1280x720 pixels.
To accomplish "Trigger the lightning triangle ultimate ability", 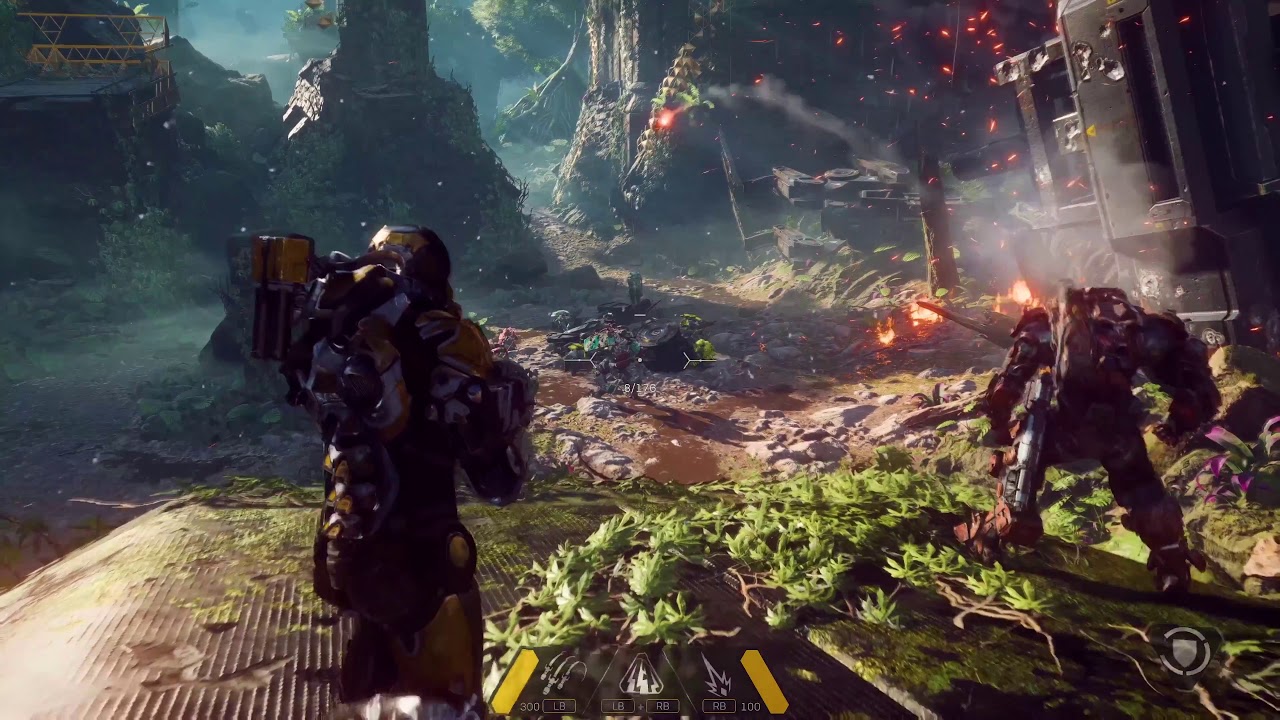I will (x=640, y=675).
